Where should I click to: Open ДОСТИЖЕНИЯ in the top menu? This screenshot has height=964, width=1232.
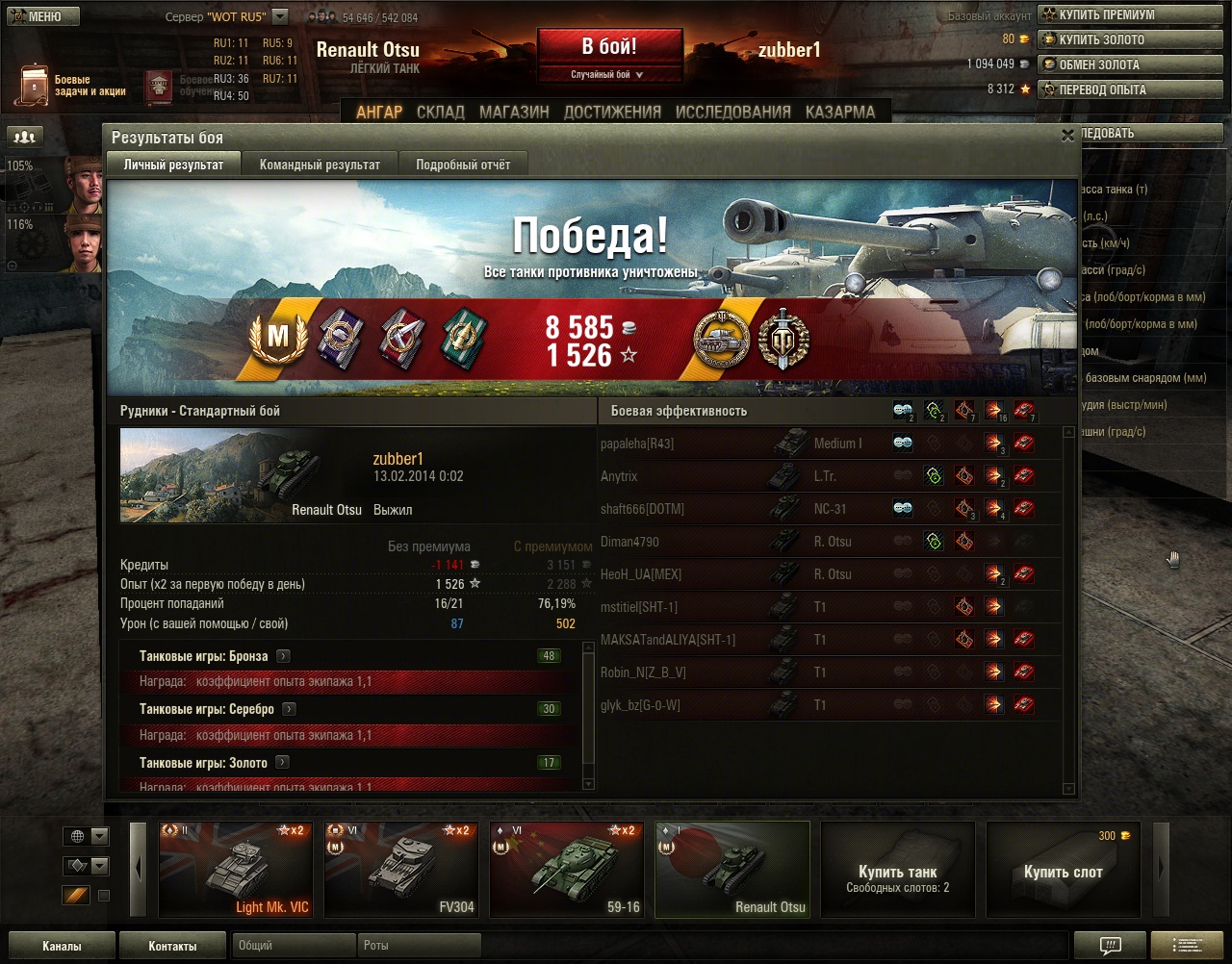pyautogui.click(x=612, y=112)
